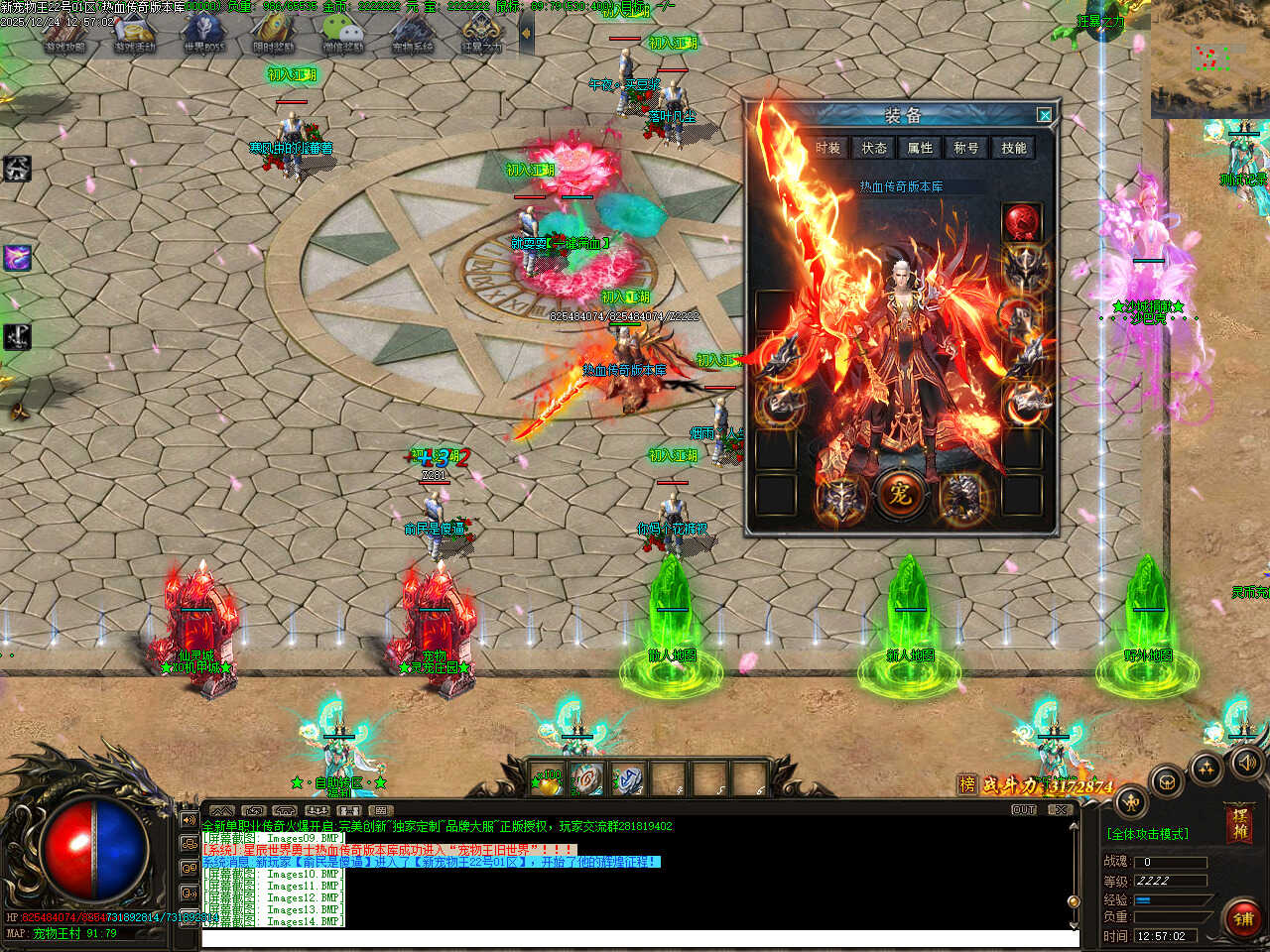Switch to the 时装 tab
Viewport: 1270px width, 952px height.
(827, 148)
